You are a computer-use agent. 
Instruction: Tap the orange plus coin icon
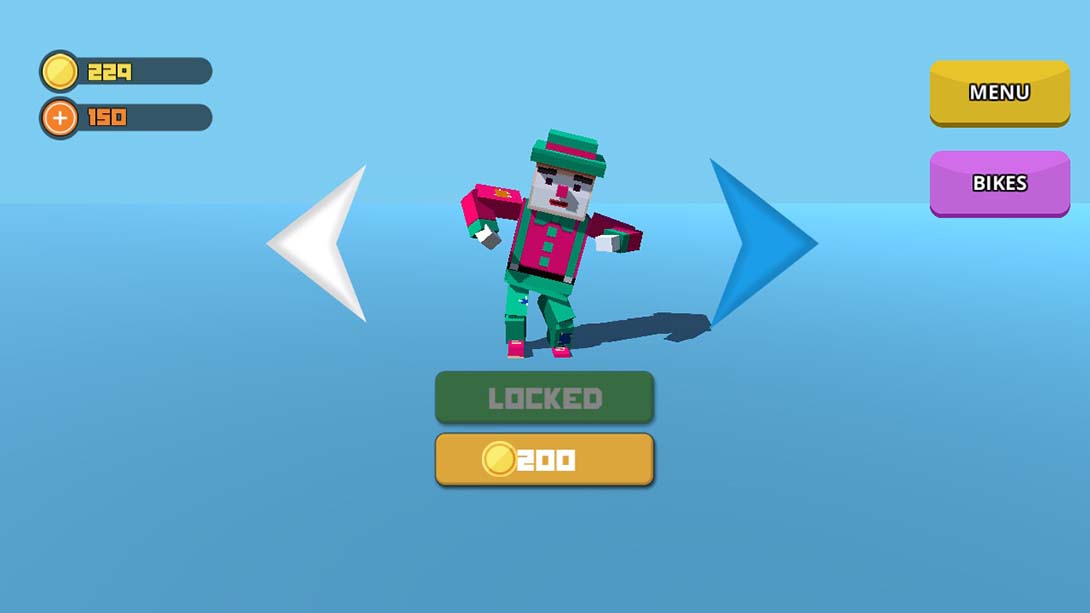(x=60, y=118)
